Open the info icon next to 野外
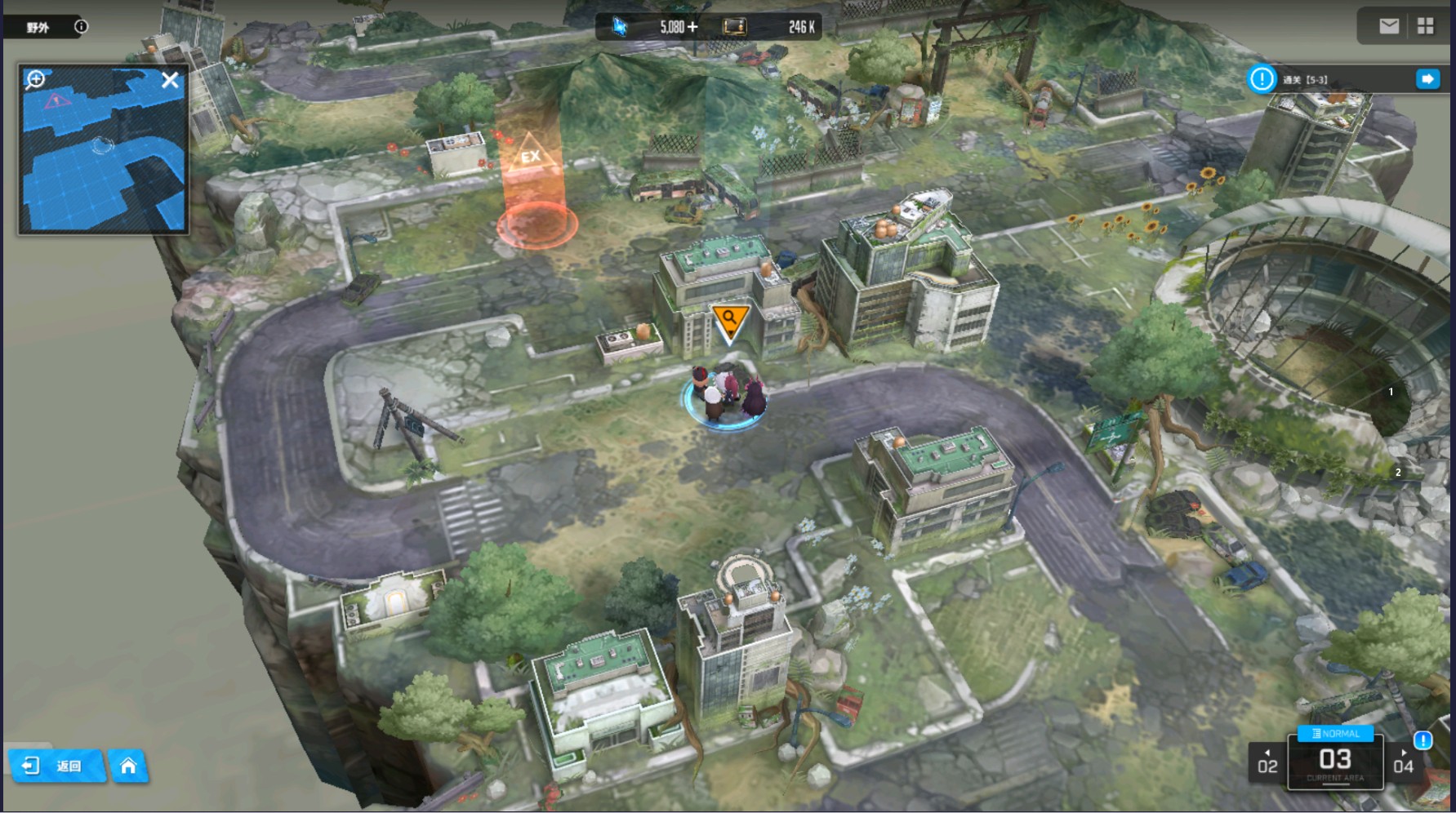The height and width of the screenshot is (813, 1456). (x=81, y=26)
